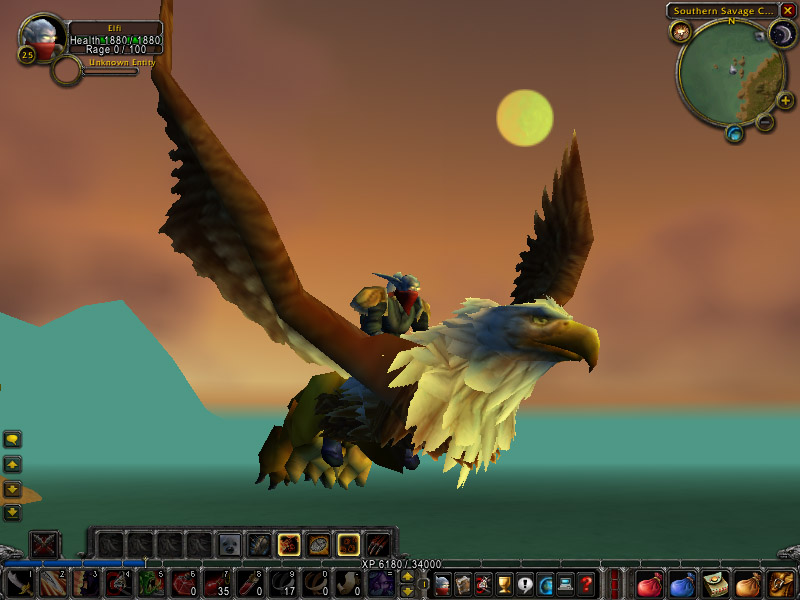Zoom out on the minimap
800x600 pixels.
[x=765, y=123]
